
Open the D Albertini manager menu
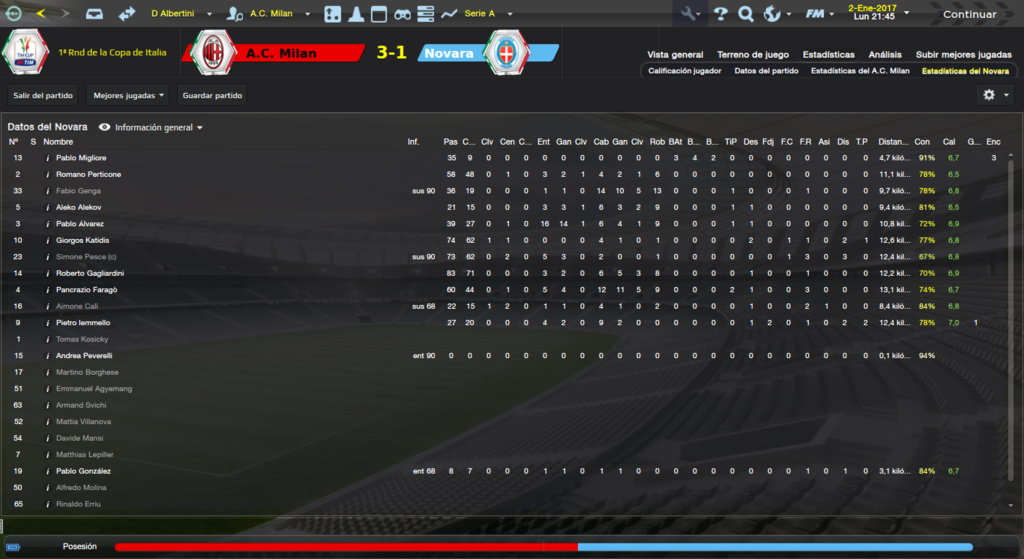[178, 14]
